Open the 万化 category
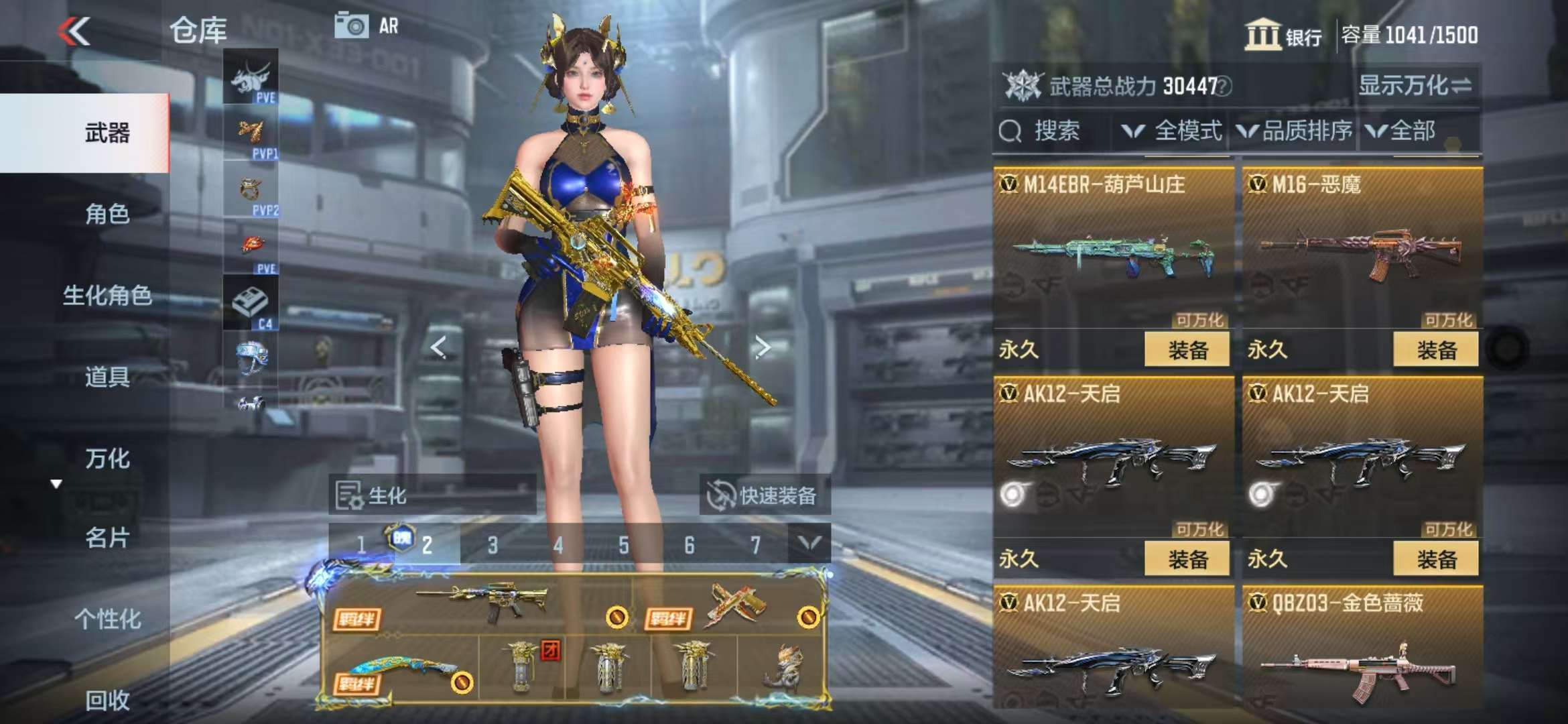 (x=107, y=459)
